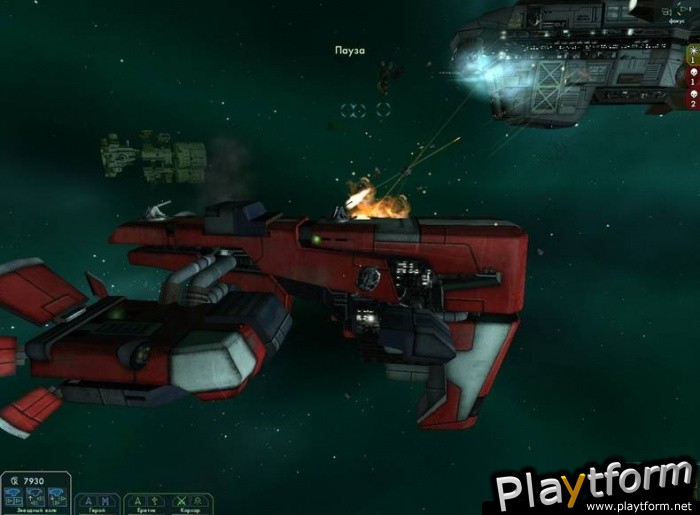Click the Корсар pilot's green crossed icon
This screenshot has height=515, width=700.
[x=181, y=500]
